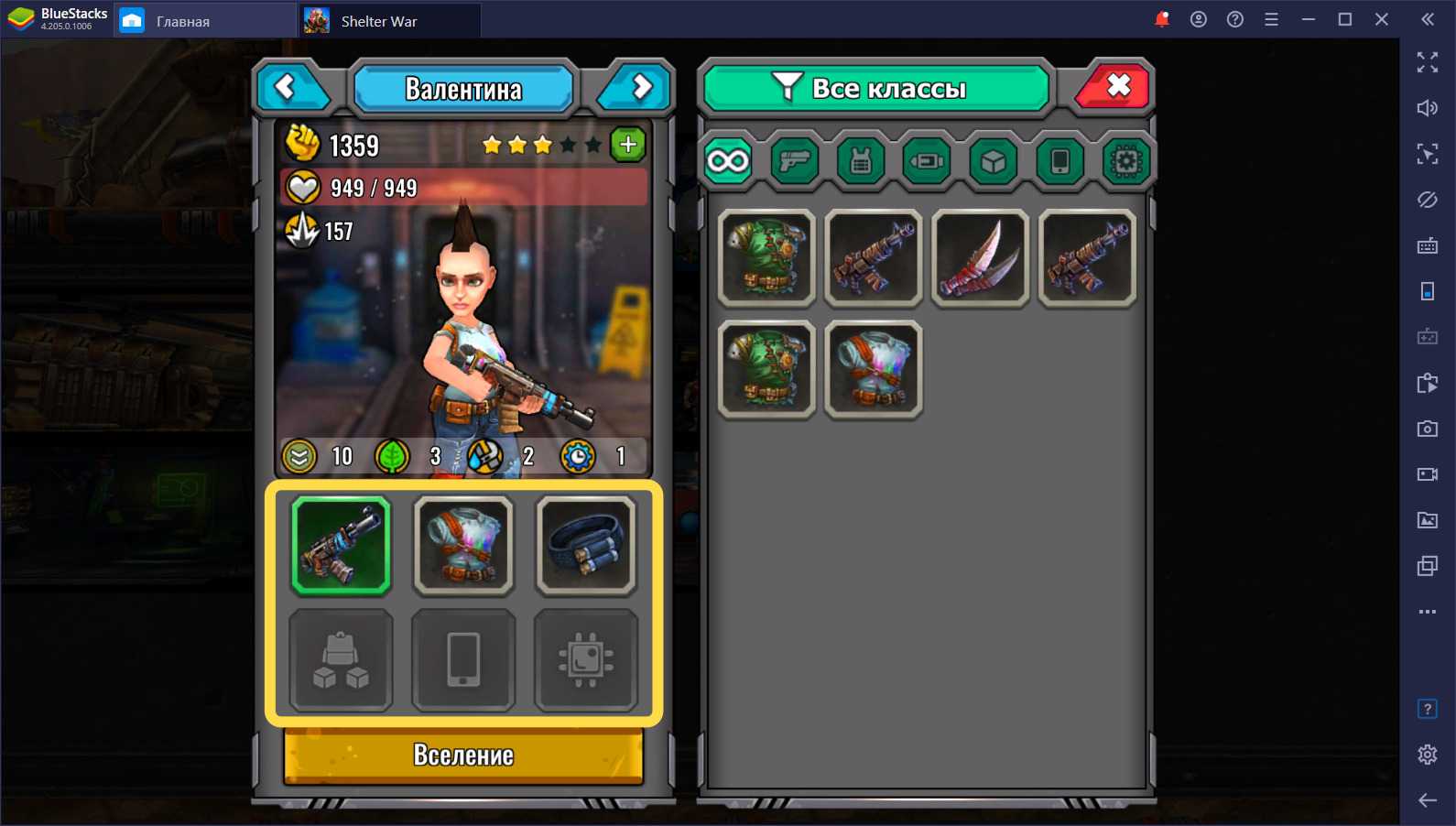
Task: Filter inventory by the belt tab
Action: click(927, 162)
